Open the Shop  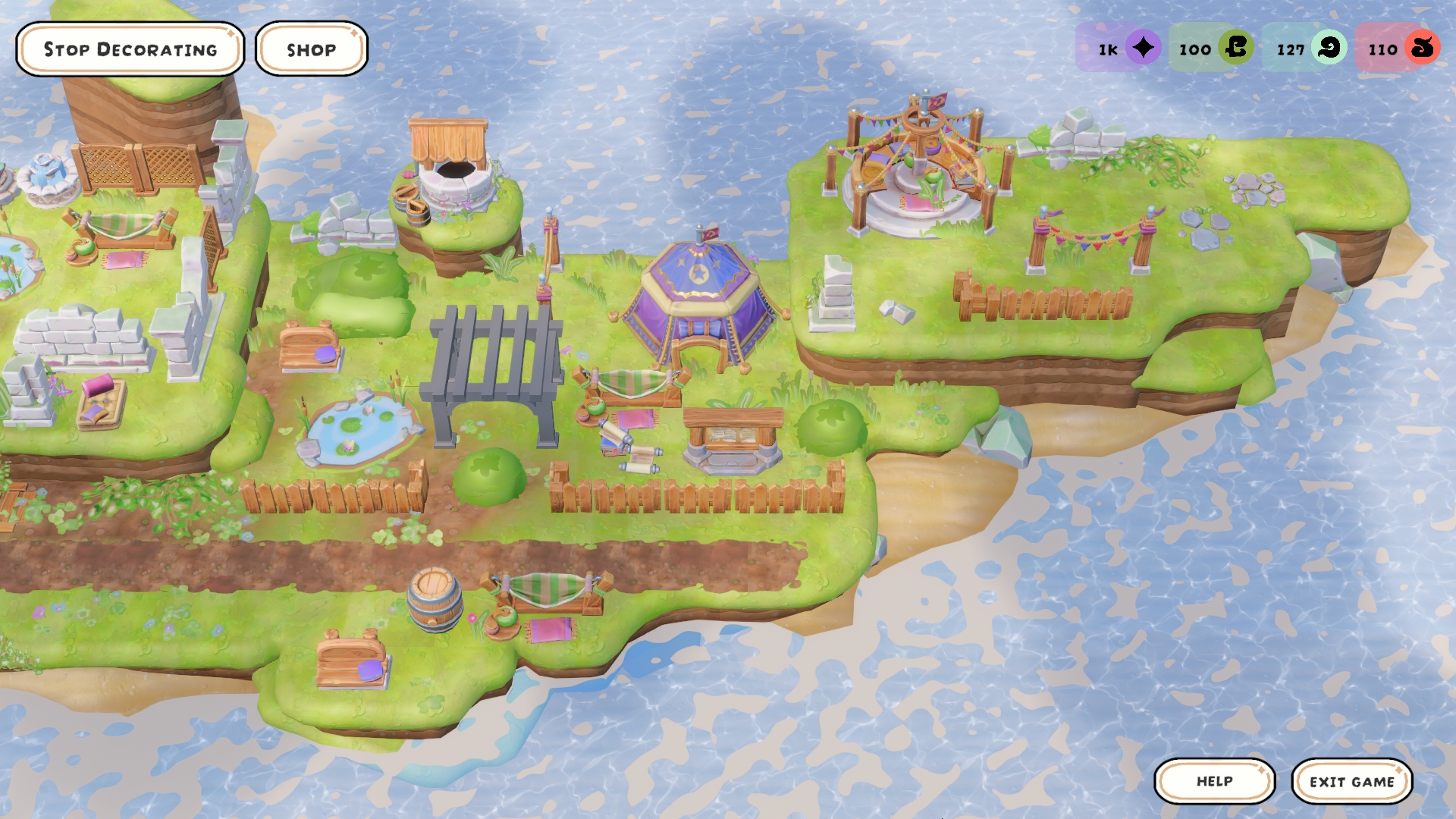(x=311, y=49)
